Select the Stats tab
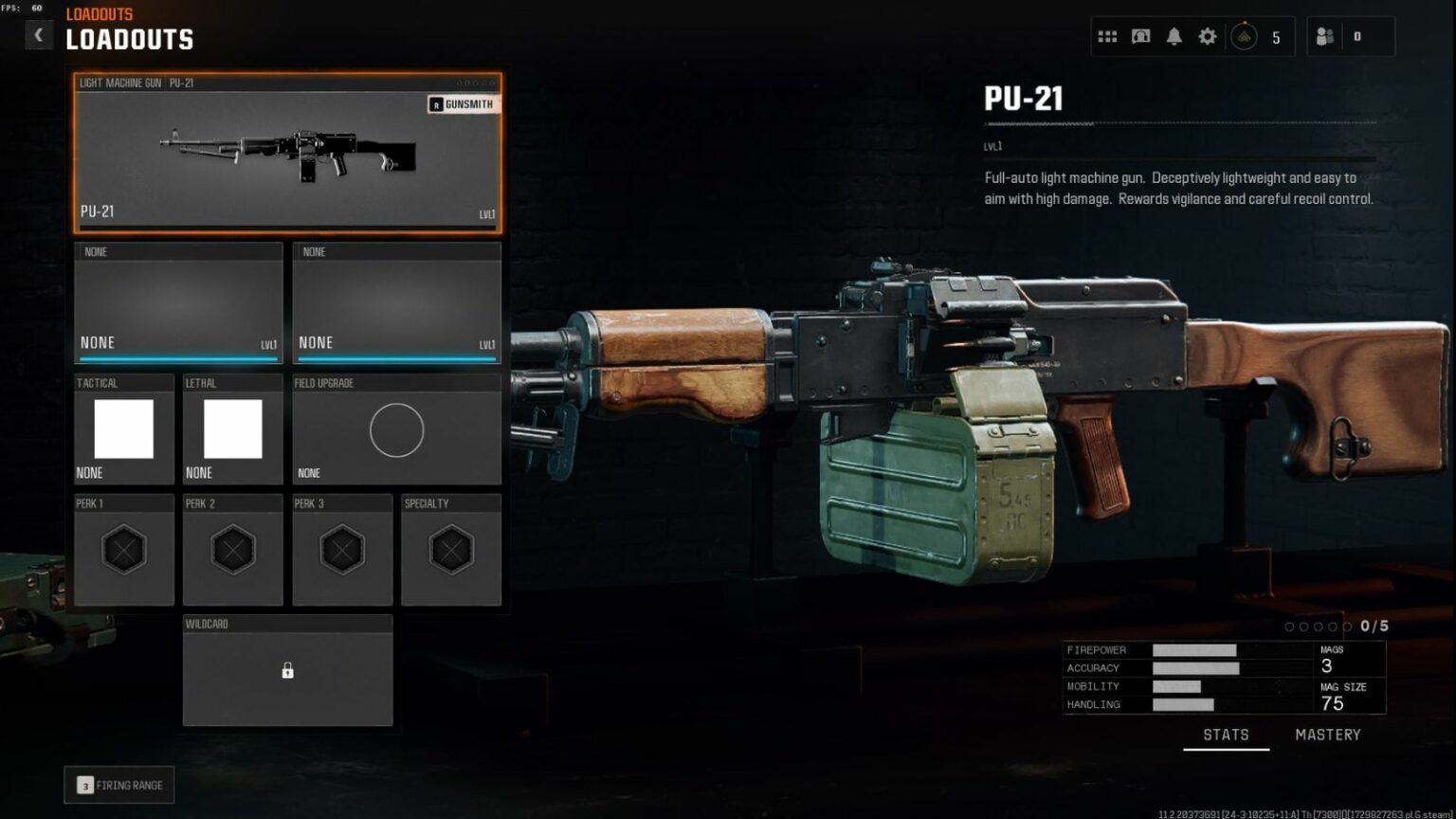The width and height of the screenshot is (1456, 819). (1226, 734)
